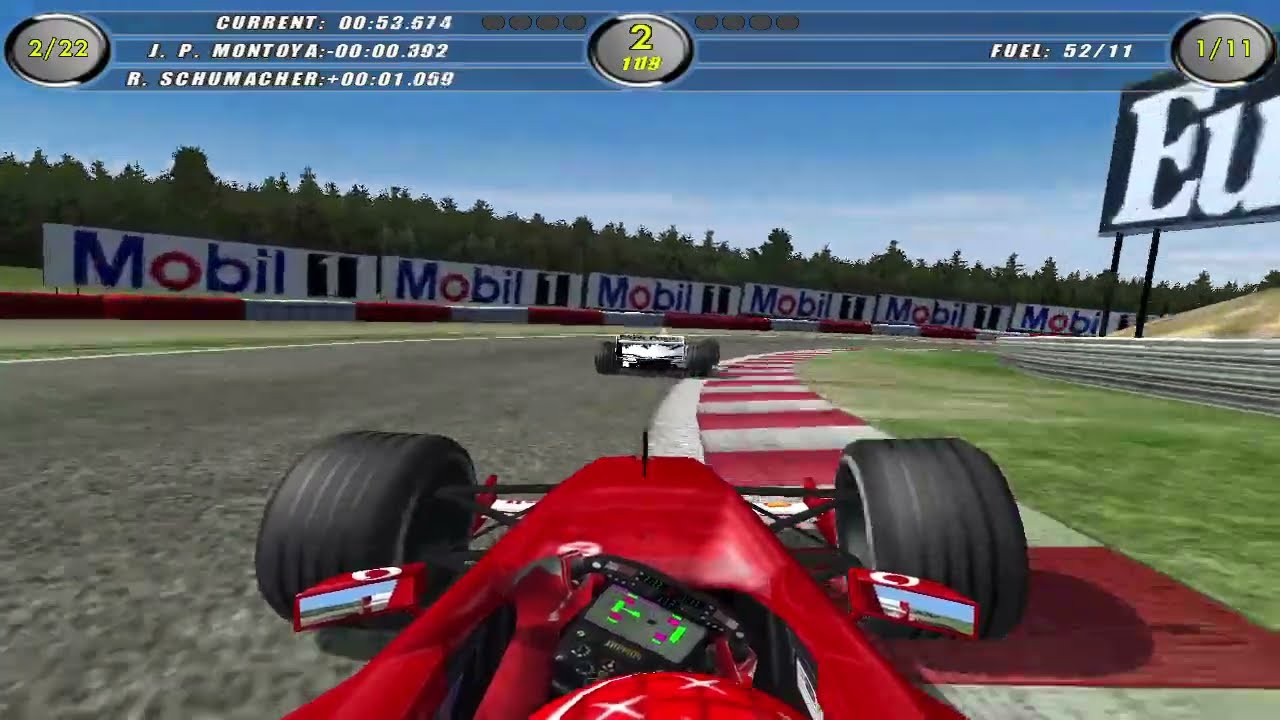Open the top HUD timing bar
This screenshot has height=720, width=1280.
[x=640, y=45]
